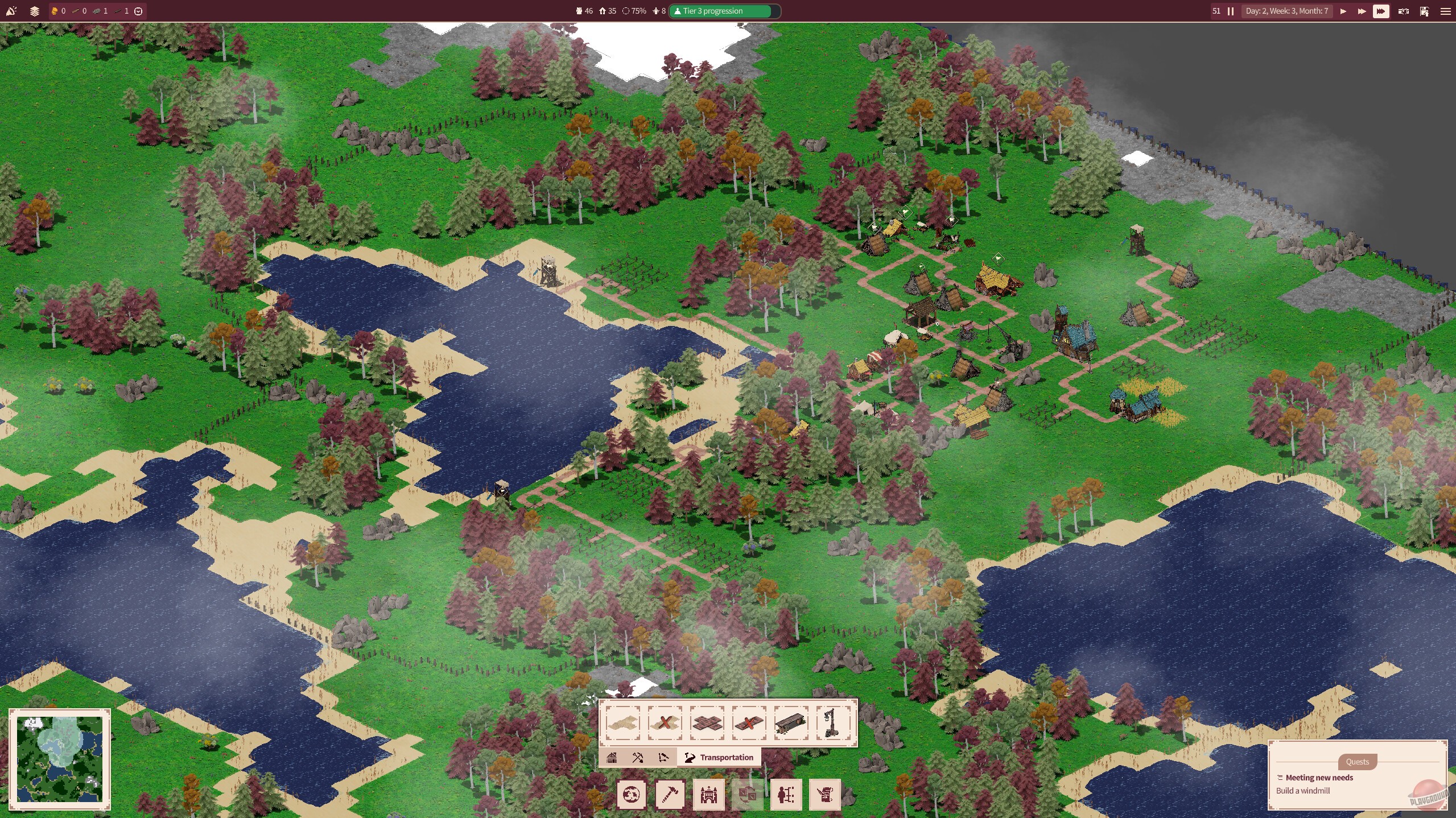Enable fastest game speed

(1381, 11)
